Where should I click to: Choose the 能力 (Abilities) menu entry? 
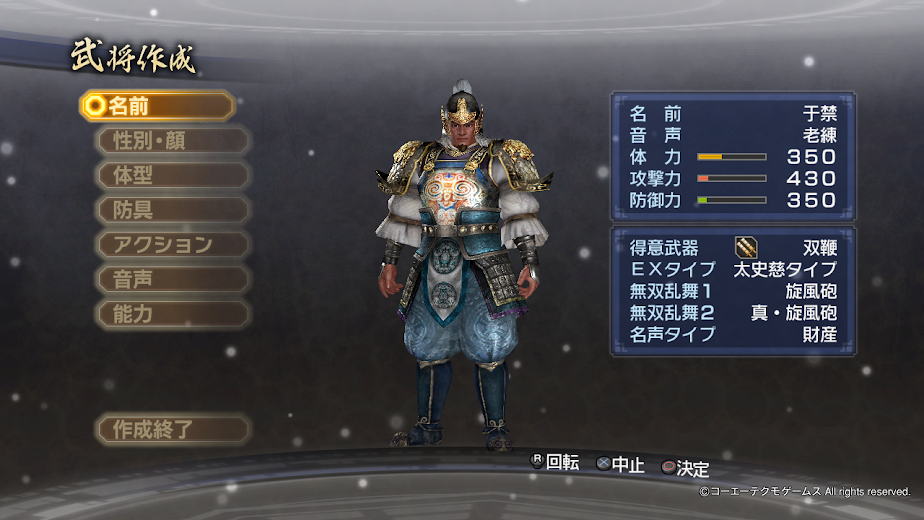pos(172,314)
